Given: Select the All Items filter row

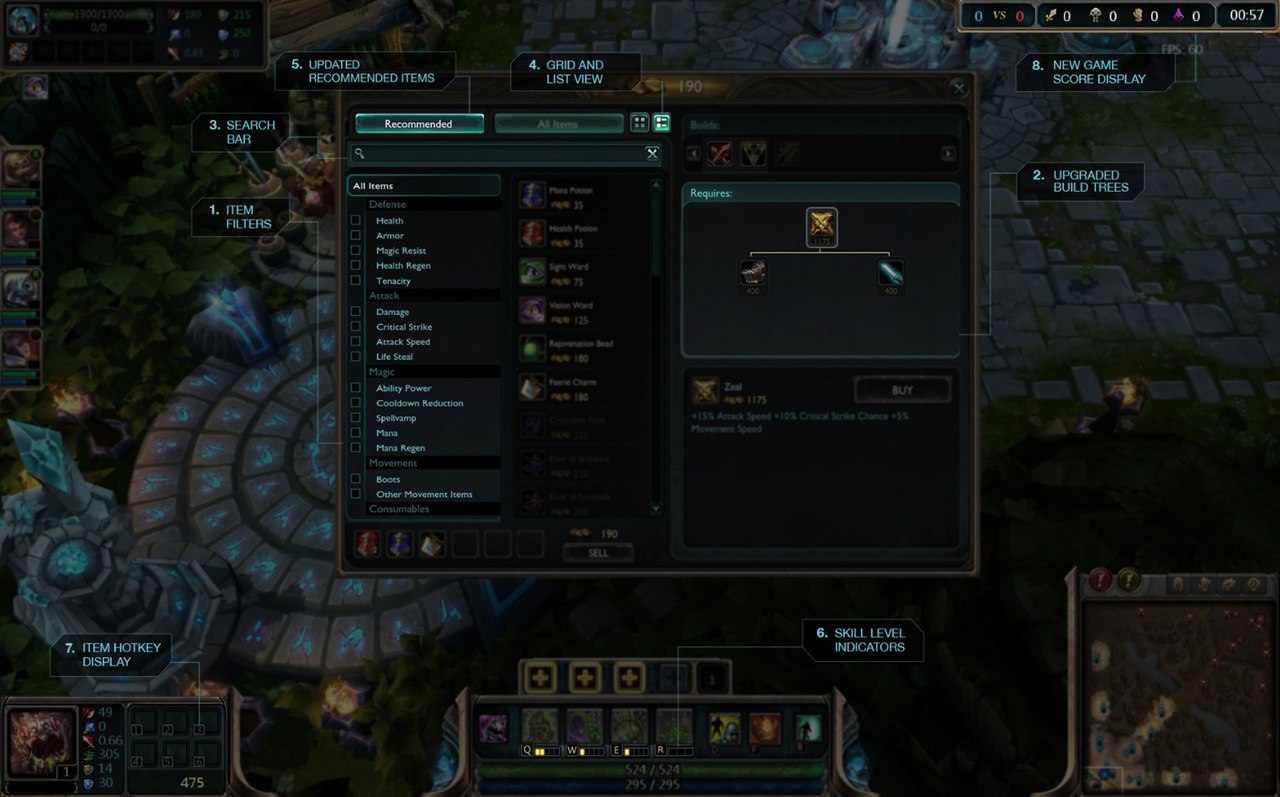Looking at the screenshot, I should tap(424, 186).
